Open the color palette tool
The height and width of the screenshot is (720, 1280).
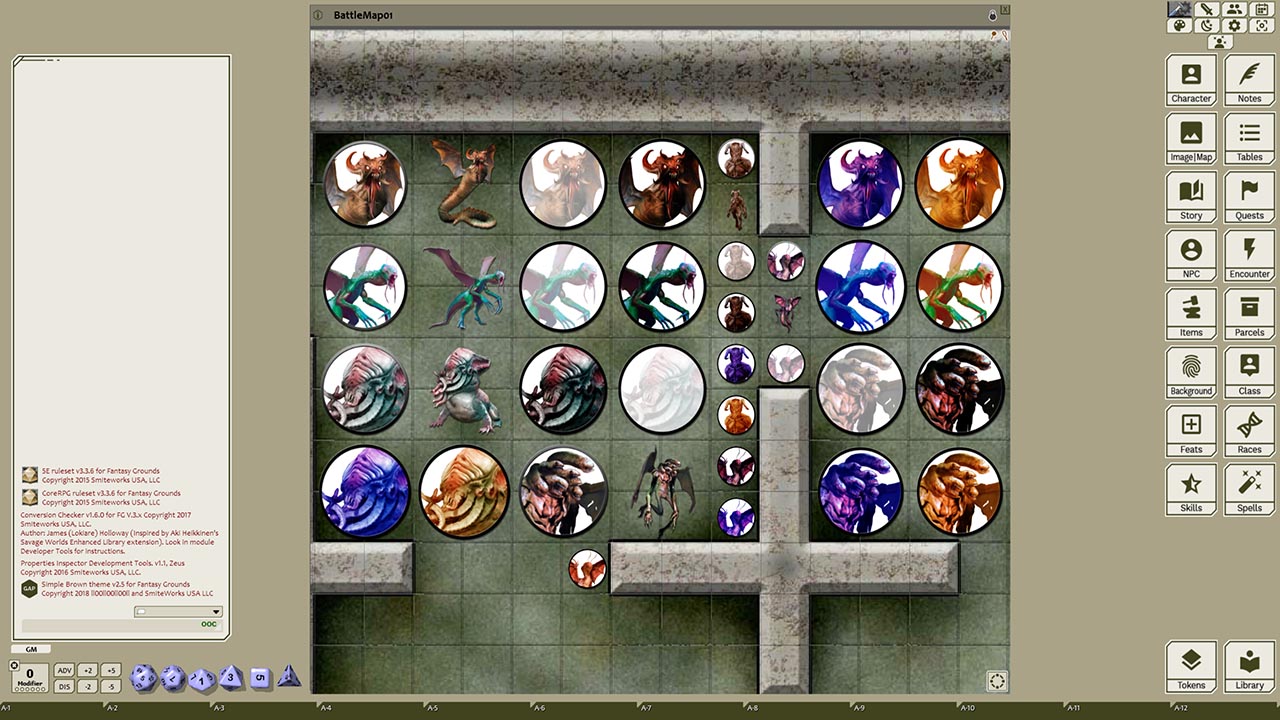click(x=1180, y=24)
